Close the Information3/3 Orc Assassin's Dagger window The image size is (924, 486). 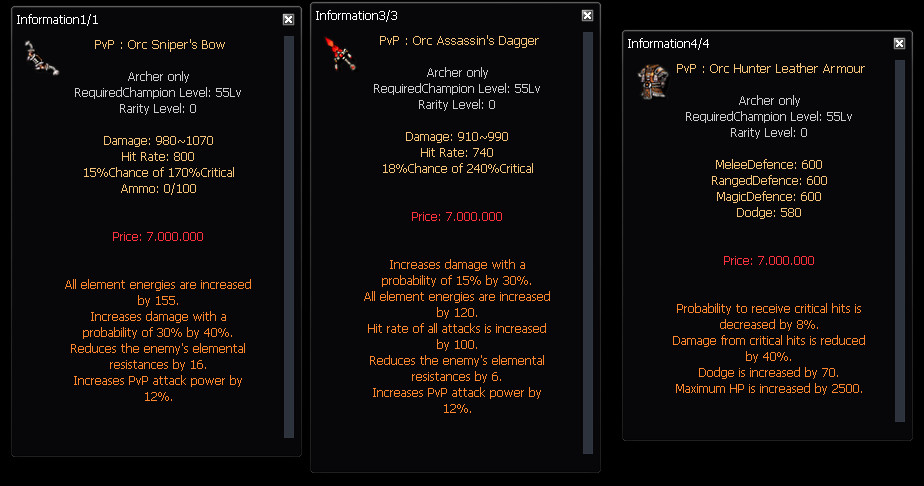click(x=587, y=16)
